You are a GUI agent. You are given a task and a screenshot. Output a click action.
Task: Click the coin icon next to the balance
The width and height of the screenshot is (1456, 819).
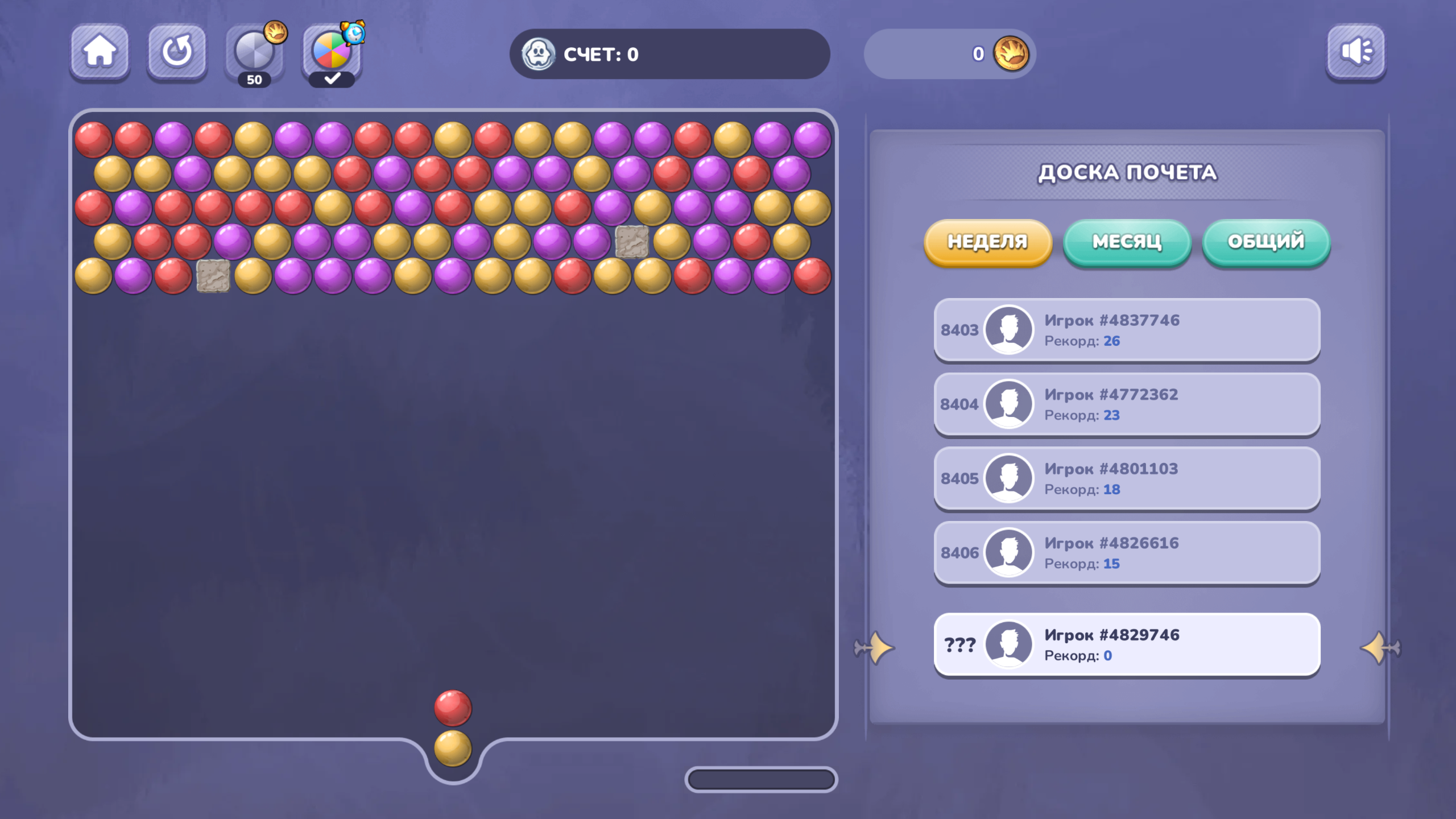(1015, 54)
